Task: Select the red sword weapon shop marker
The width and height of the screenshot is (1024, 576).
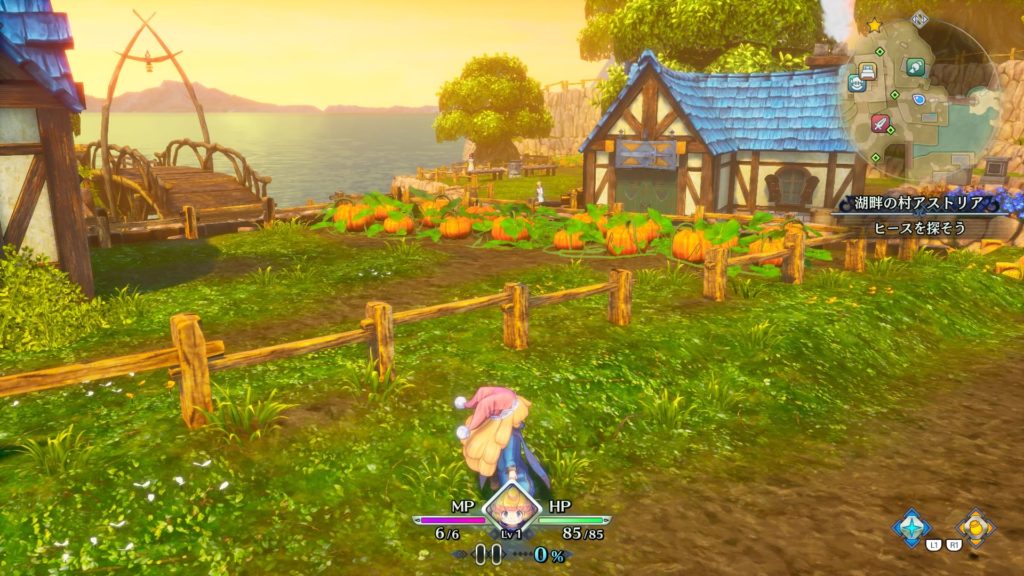Action: pyautogui.click(x=880, y=123)
